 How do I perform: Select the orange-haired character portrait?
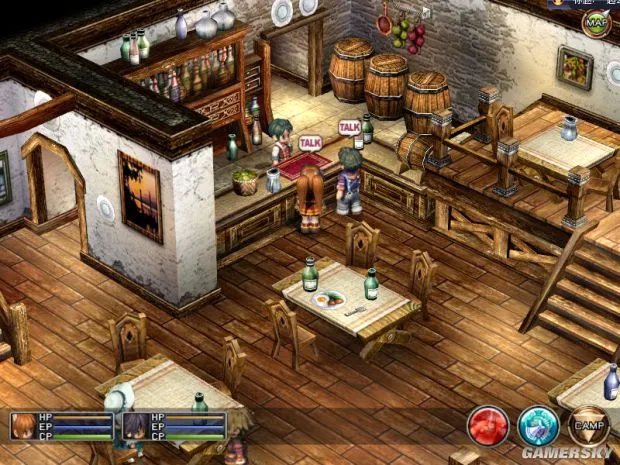(x=24, y=427)
